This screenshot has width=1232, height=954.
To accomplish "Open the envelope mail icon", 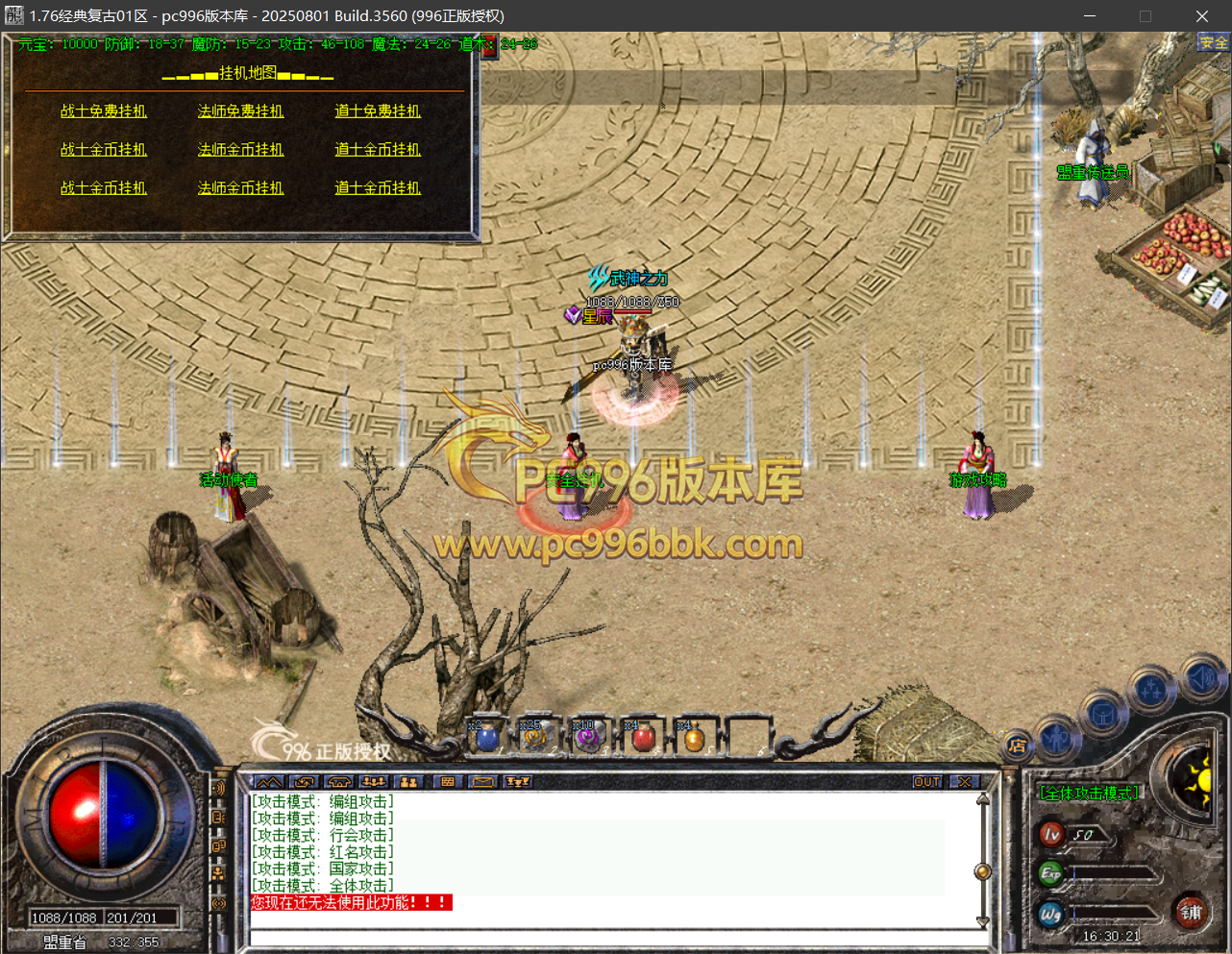I will point(482,782).
